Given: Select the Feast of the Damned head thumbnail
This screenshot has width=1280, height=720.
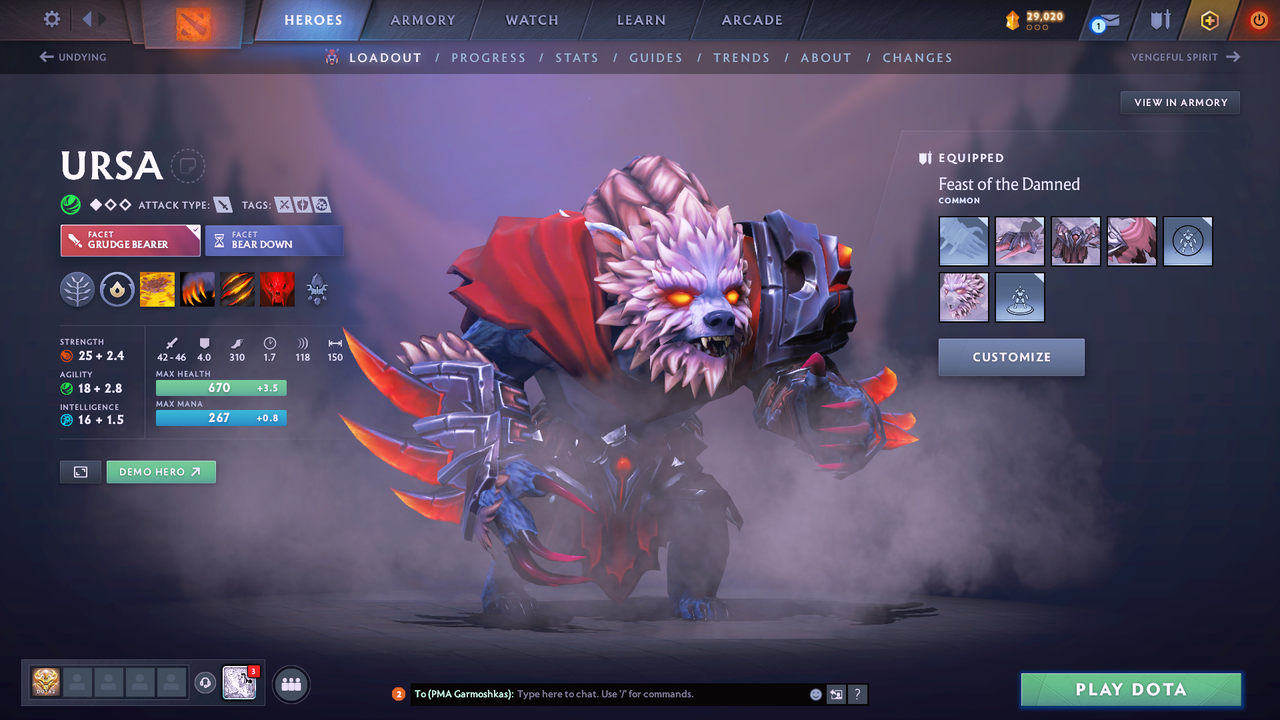Looking at the screenshot, I should 963,297.
